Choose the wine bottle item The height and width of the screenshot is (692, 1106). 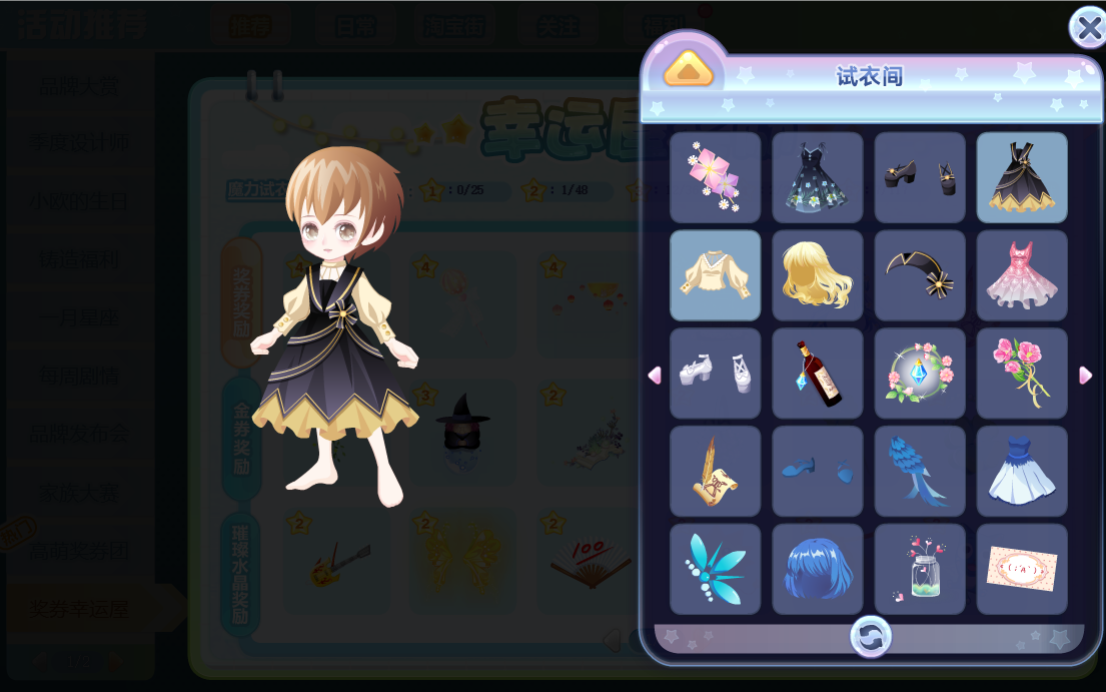tap(817, 373)
